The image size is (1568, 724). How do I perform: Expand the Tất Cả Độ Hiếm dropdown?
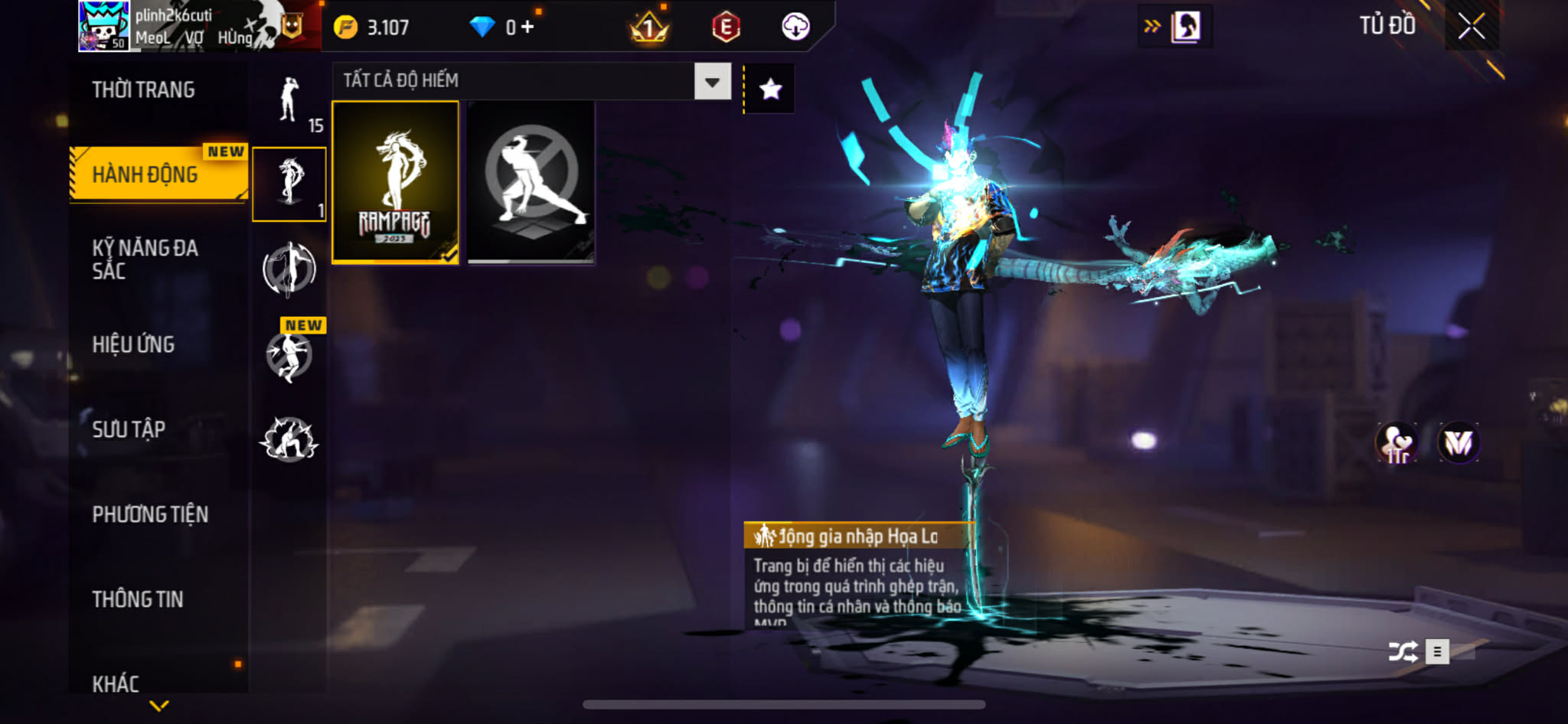712,81
